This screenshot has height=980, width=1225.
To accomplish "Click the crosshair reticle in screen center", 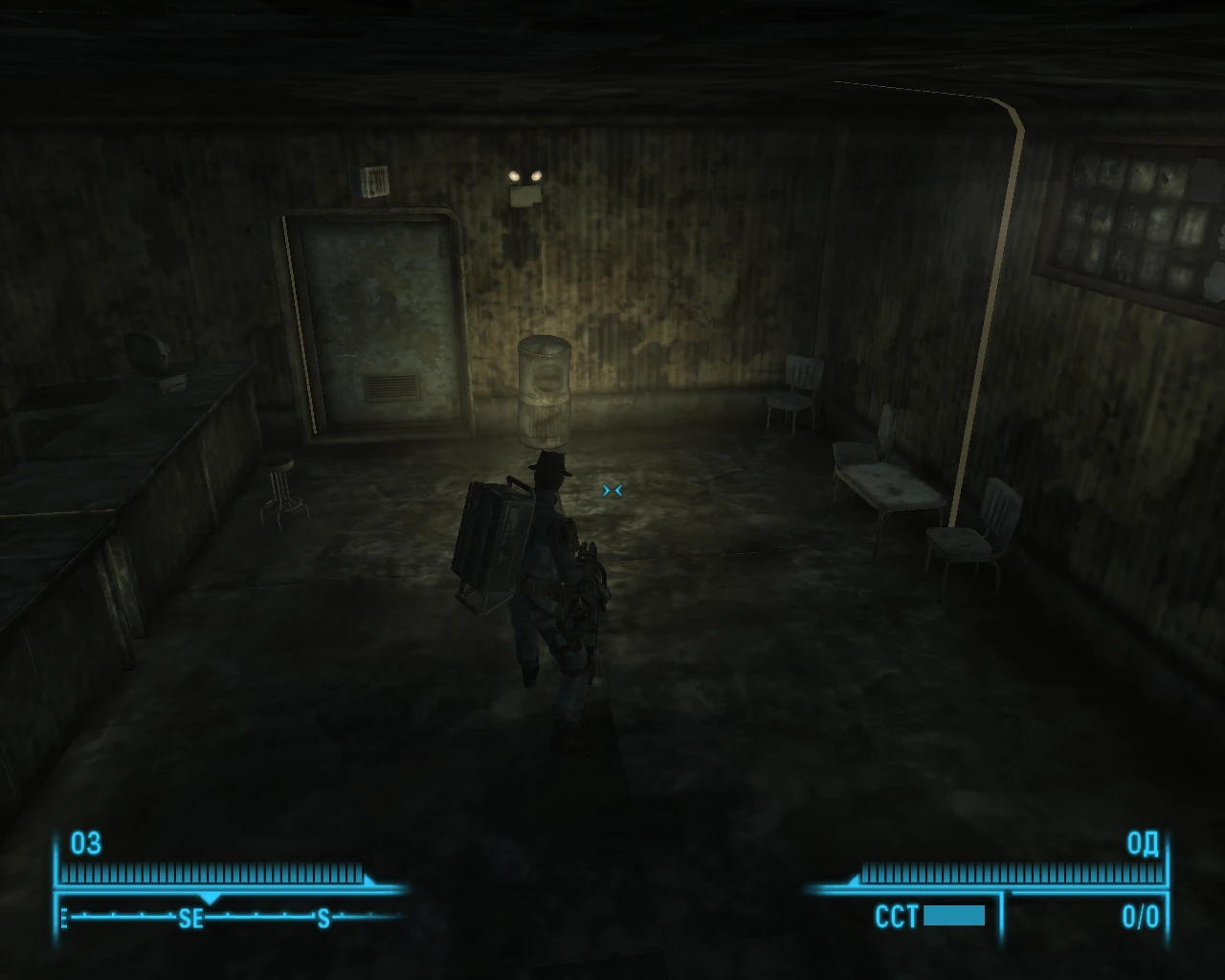I will 612,490.
